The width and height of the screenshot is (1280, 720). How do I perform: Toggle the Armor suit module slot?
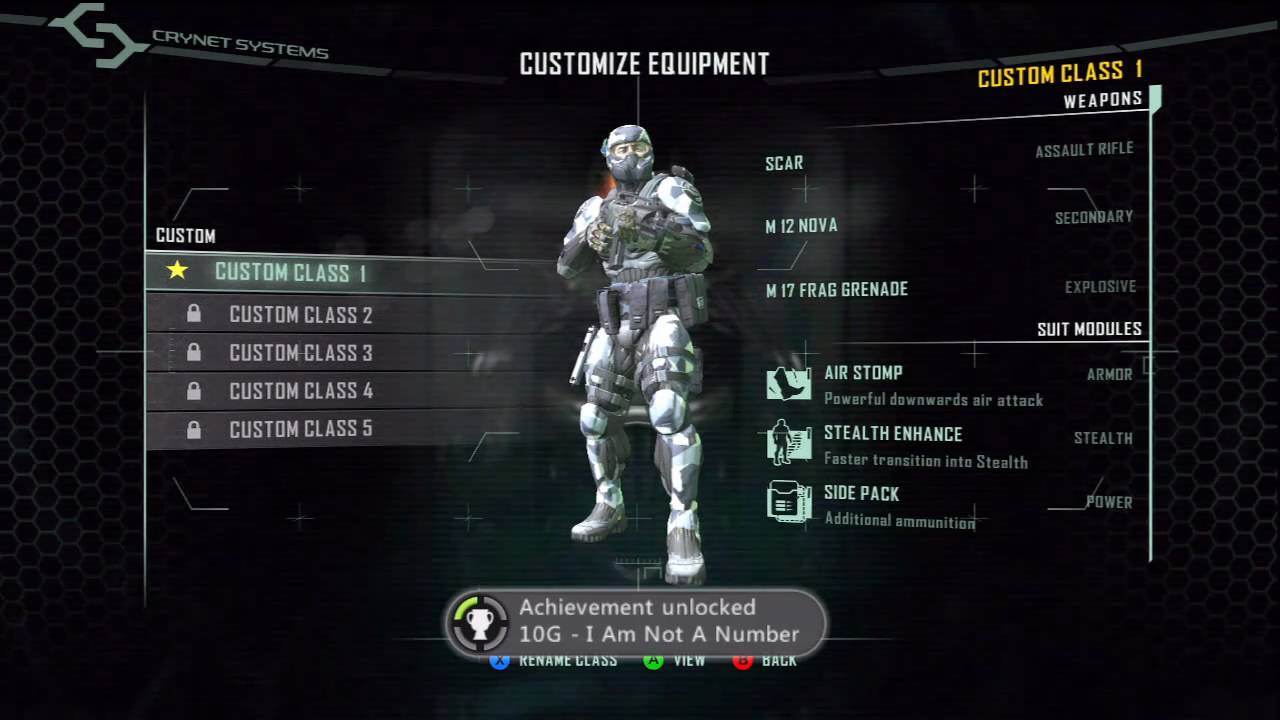point(1112,374)
